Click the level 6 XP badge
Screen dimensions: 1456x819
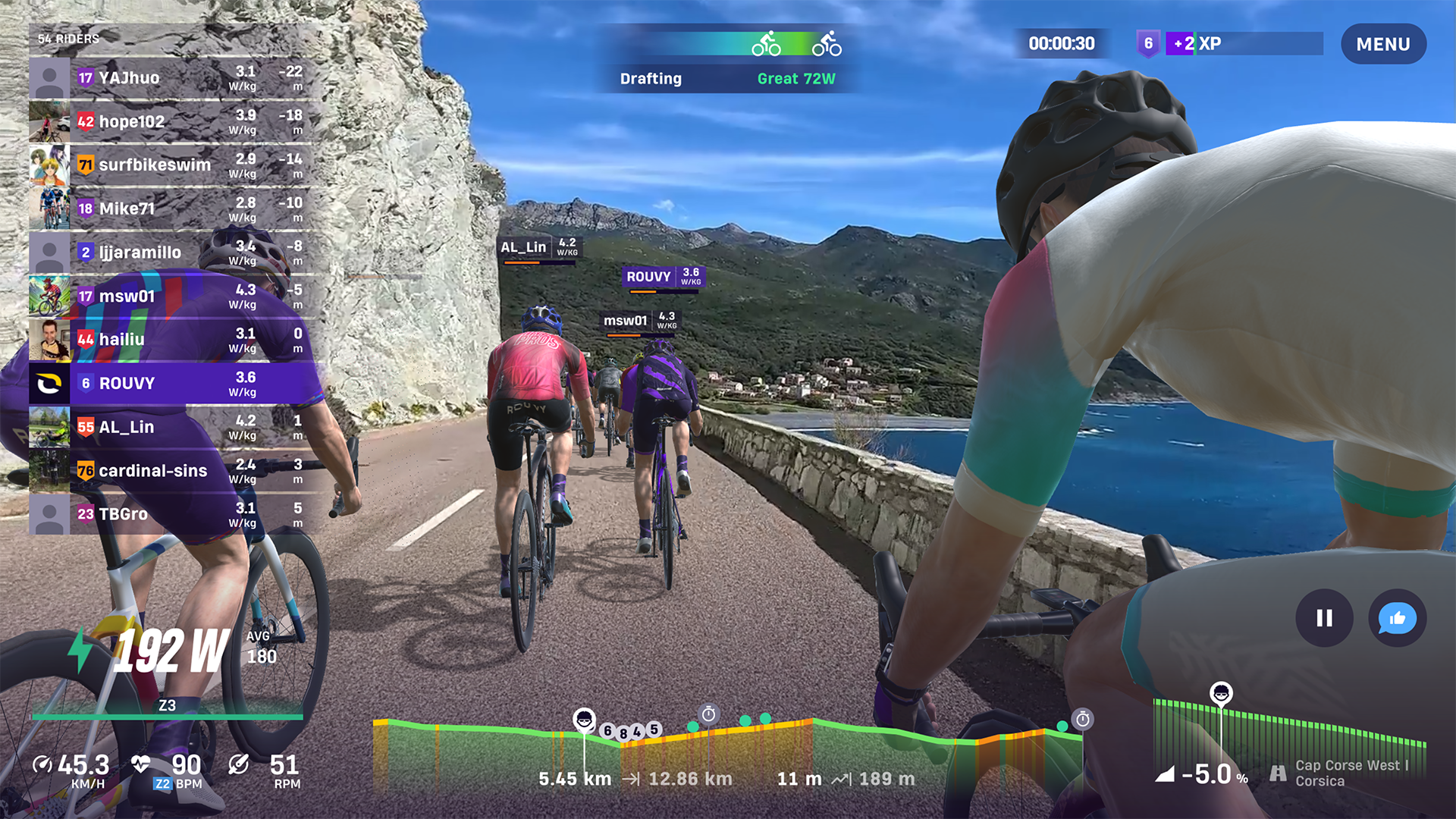pyautogui.click(x=1147, y=44)
